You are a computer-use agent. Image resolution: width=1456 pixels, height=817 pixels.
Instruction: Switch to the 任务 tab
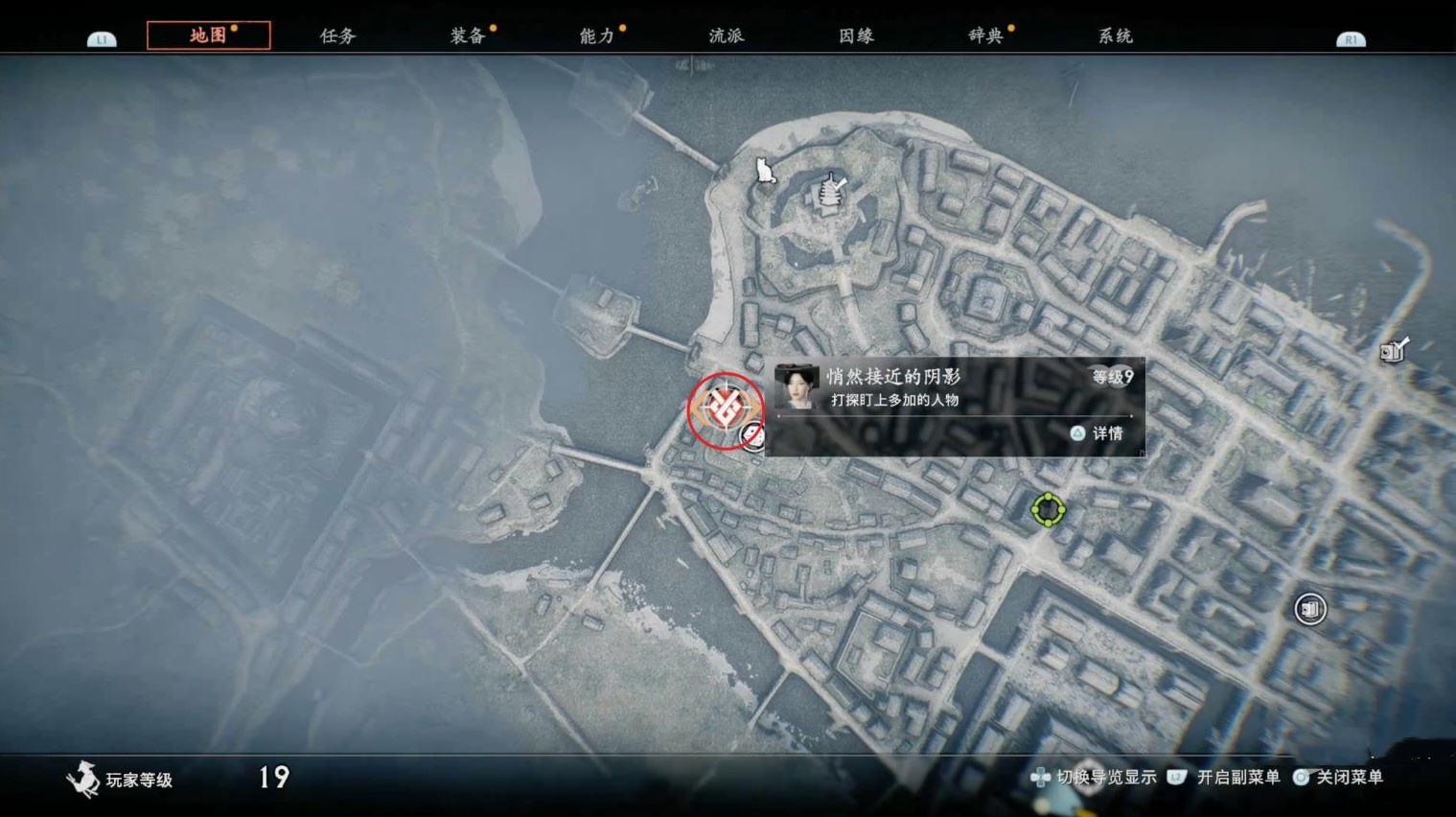click(336, 35)
